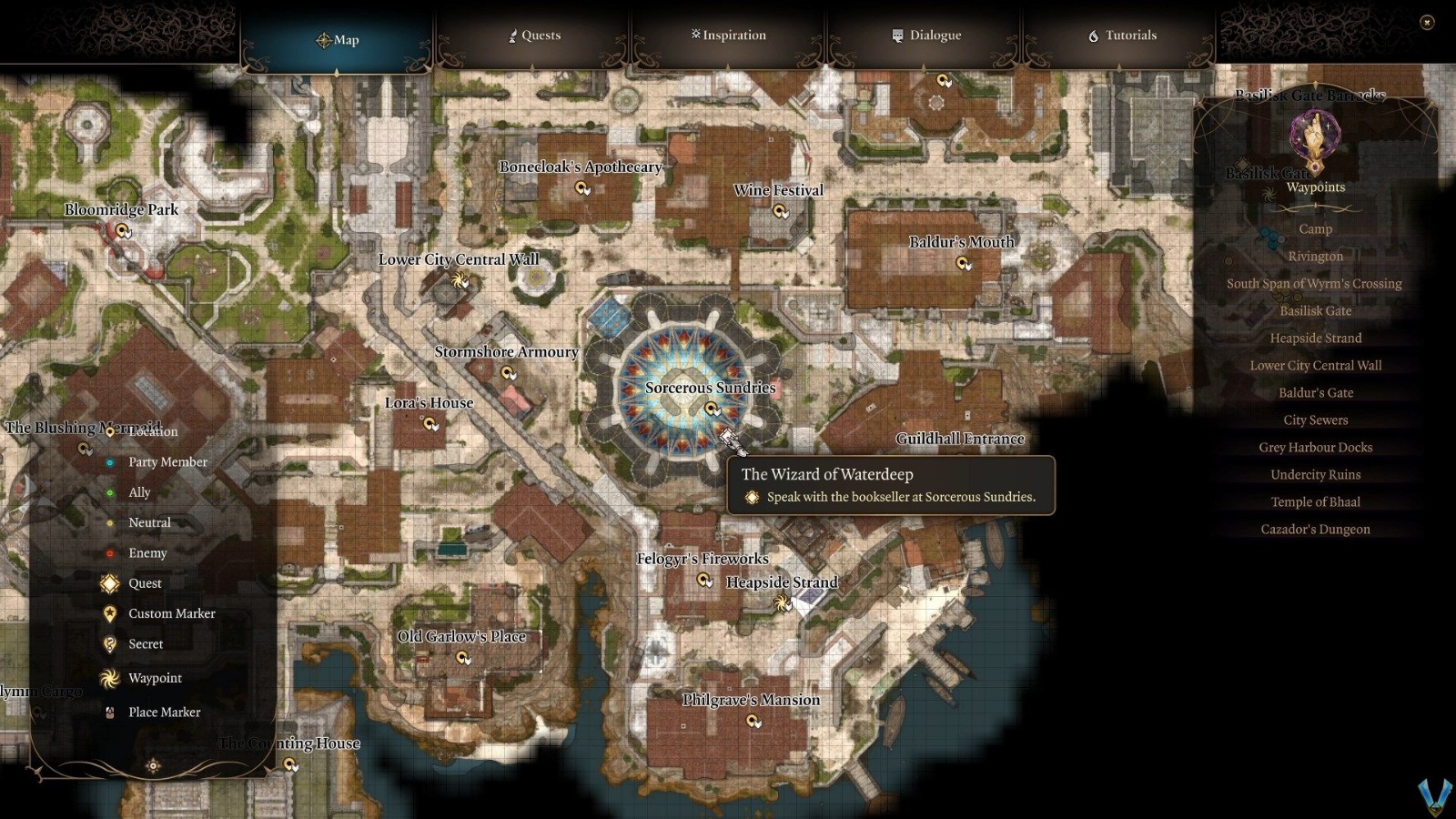
Task: Click the Stormshore Armoury marker
Action: pyautogui.click(x=506, y=373)
